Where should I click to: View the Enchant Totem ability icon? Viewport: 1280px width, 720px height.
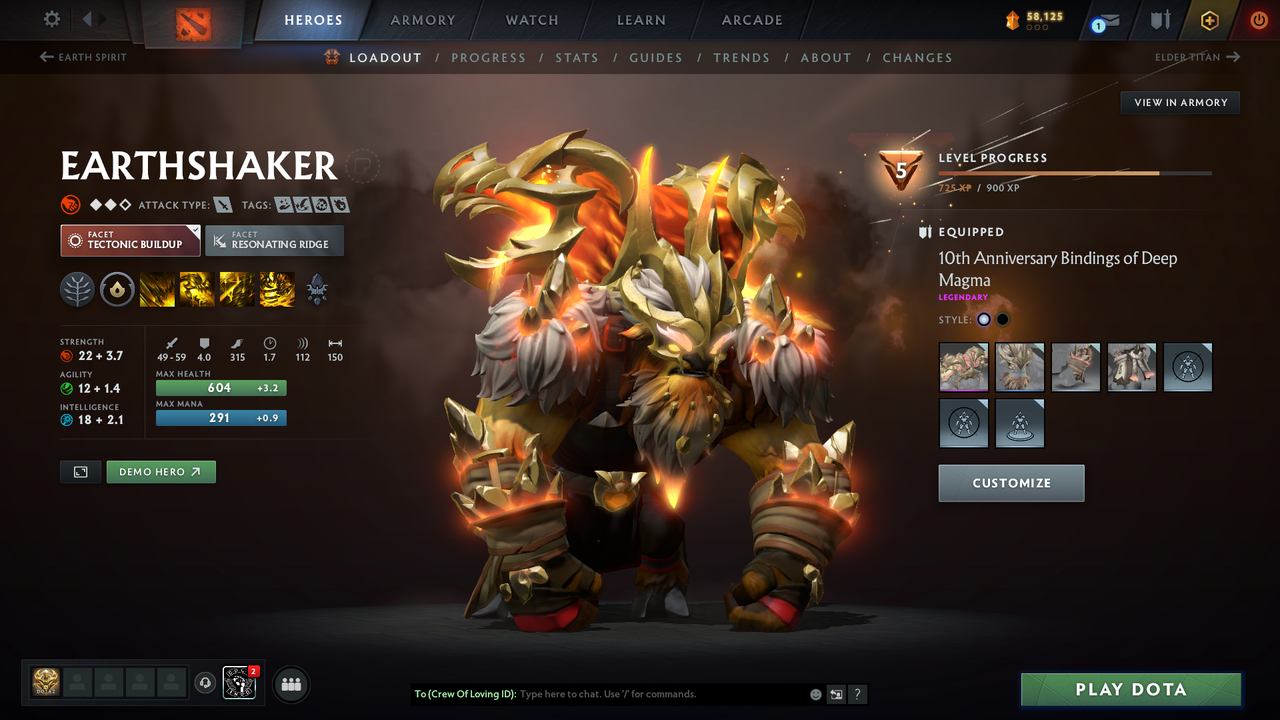point(195,289)
